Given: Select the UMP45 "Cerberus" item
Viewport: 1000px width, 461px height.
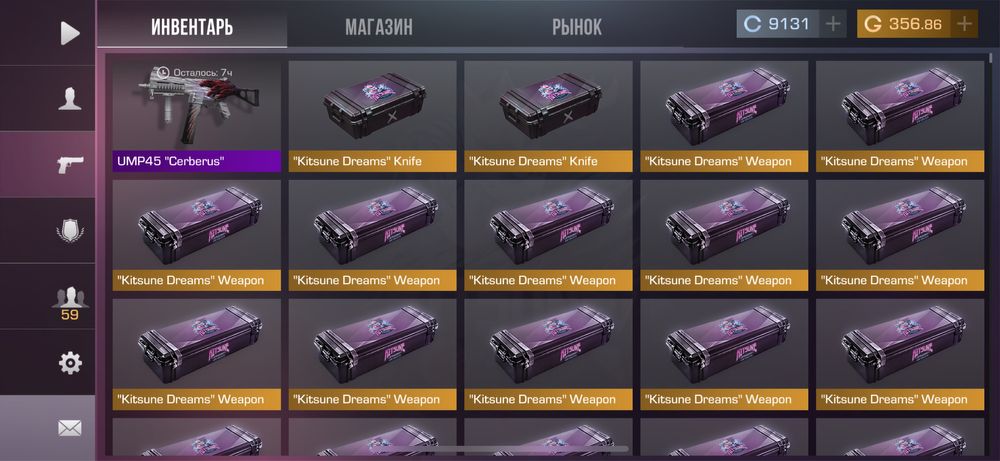Looking at the screenshot, I should 197,116.
